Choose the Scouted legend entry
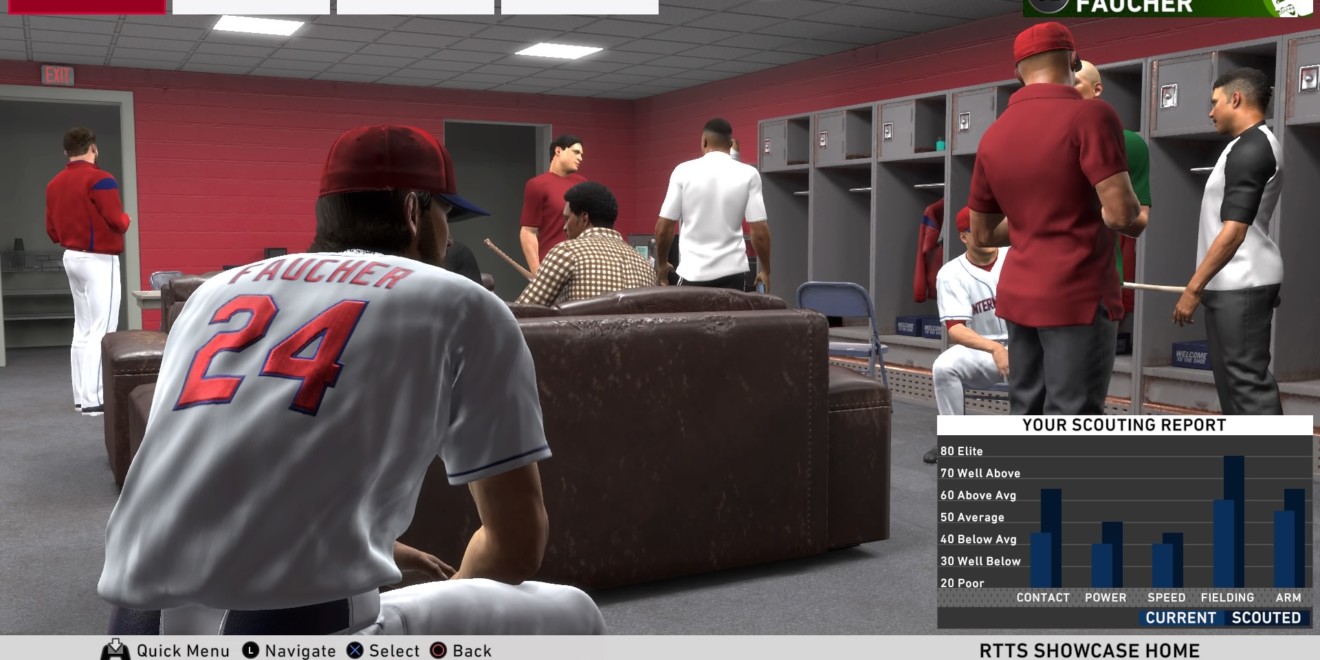Image resolution: width=1320 pixels, height=660 pixels. 1266,618
